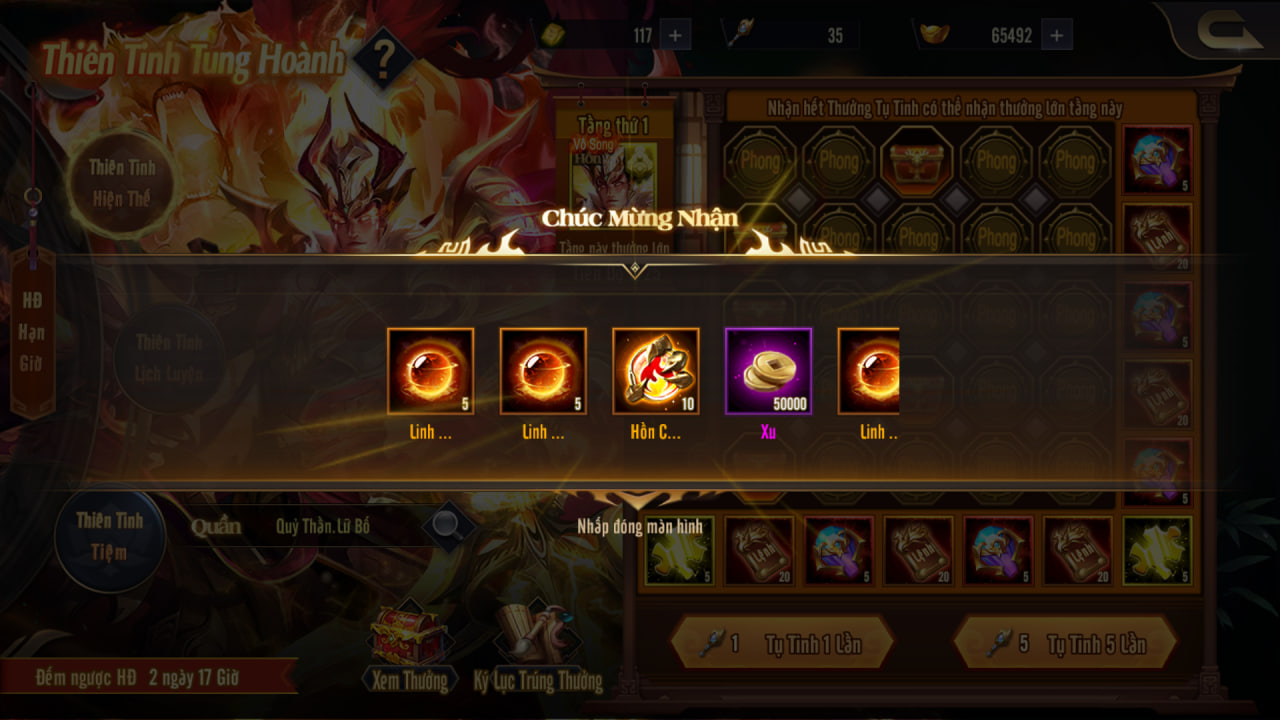Click the back arrow button

(1229, 33)
